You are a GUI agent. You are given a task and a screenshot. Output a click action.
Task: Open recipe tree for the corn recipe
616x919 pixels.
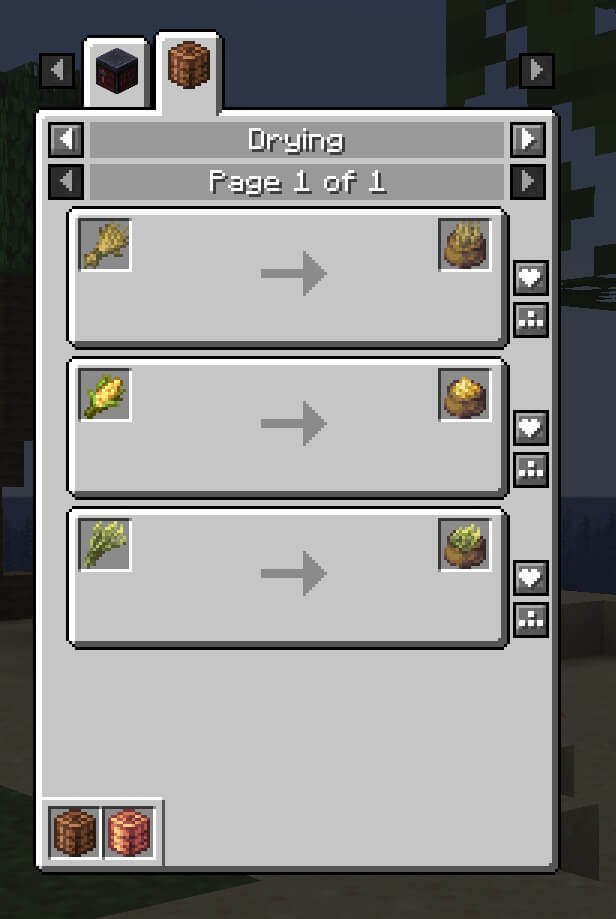click(x=530, y=468)
